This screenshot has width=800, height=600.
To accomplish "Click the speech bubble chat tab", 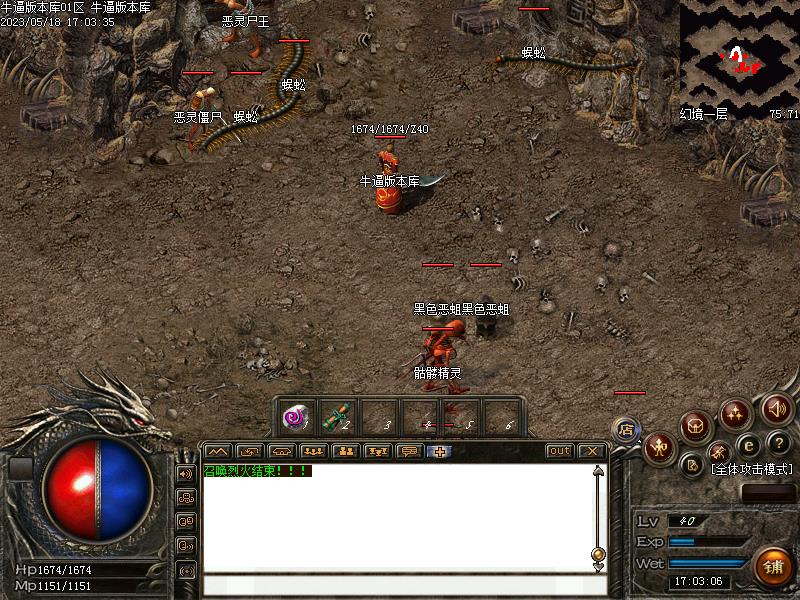I will tap(408, 451).
